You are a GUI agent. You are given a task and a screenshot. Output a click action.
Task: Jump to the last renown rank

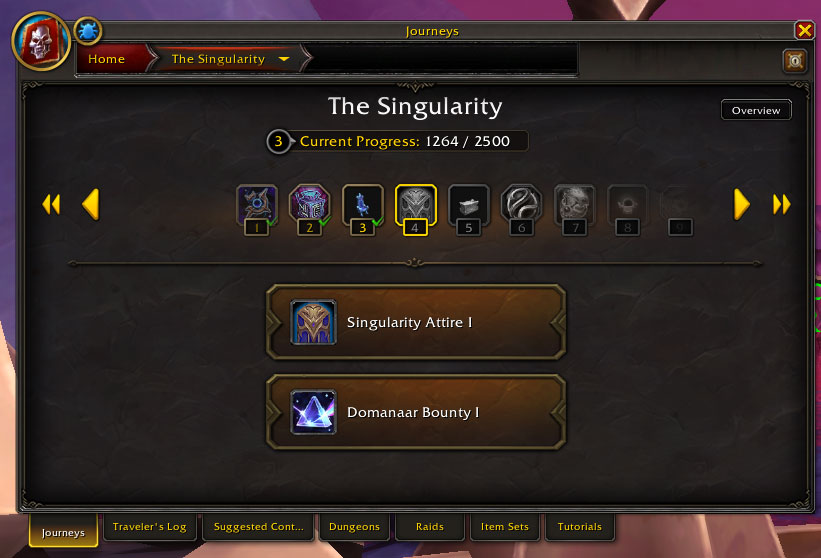click(781, 204)
